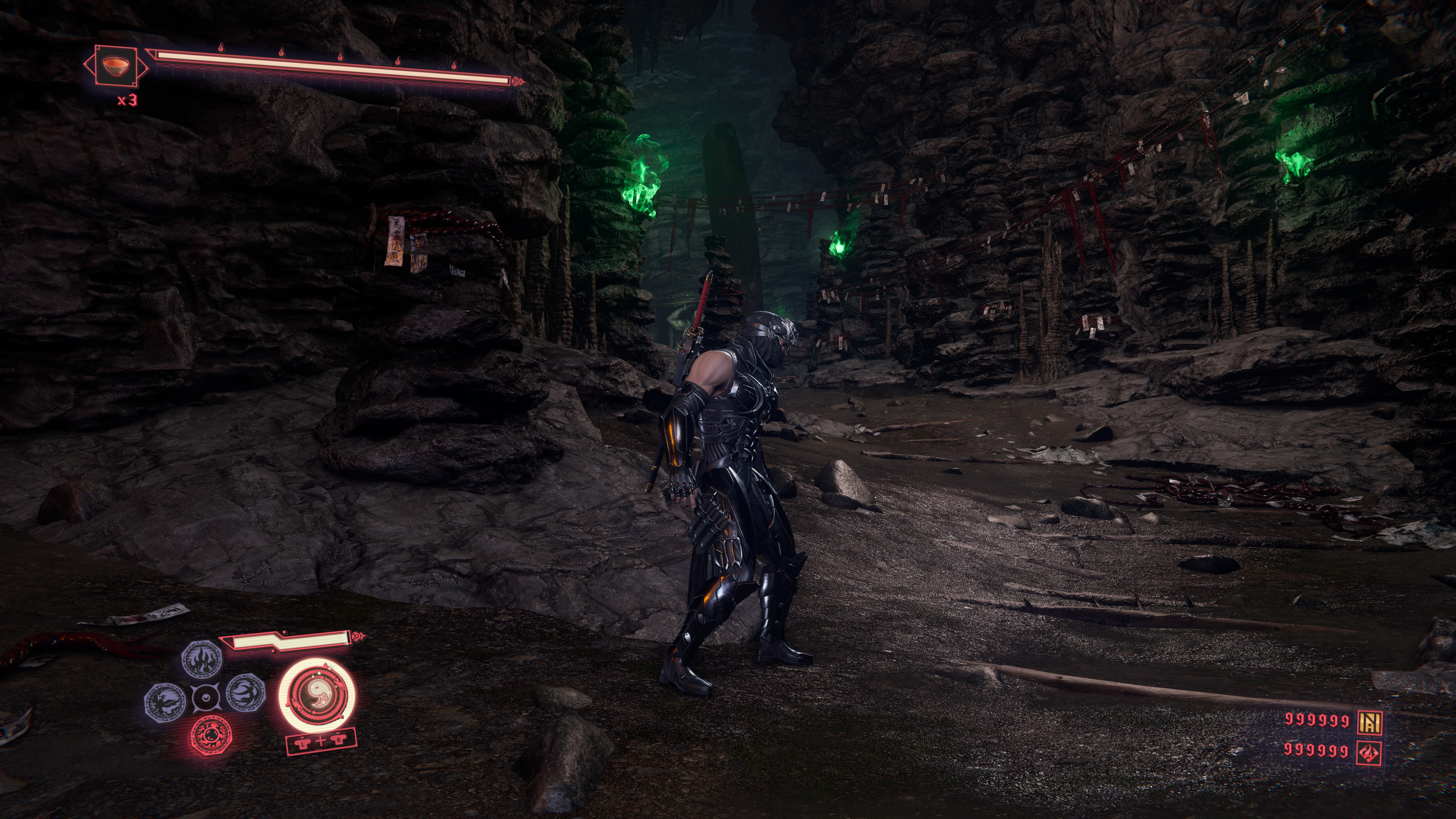Use the healing bowl item slot

[x=116, y=66]
